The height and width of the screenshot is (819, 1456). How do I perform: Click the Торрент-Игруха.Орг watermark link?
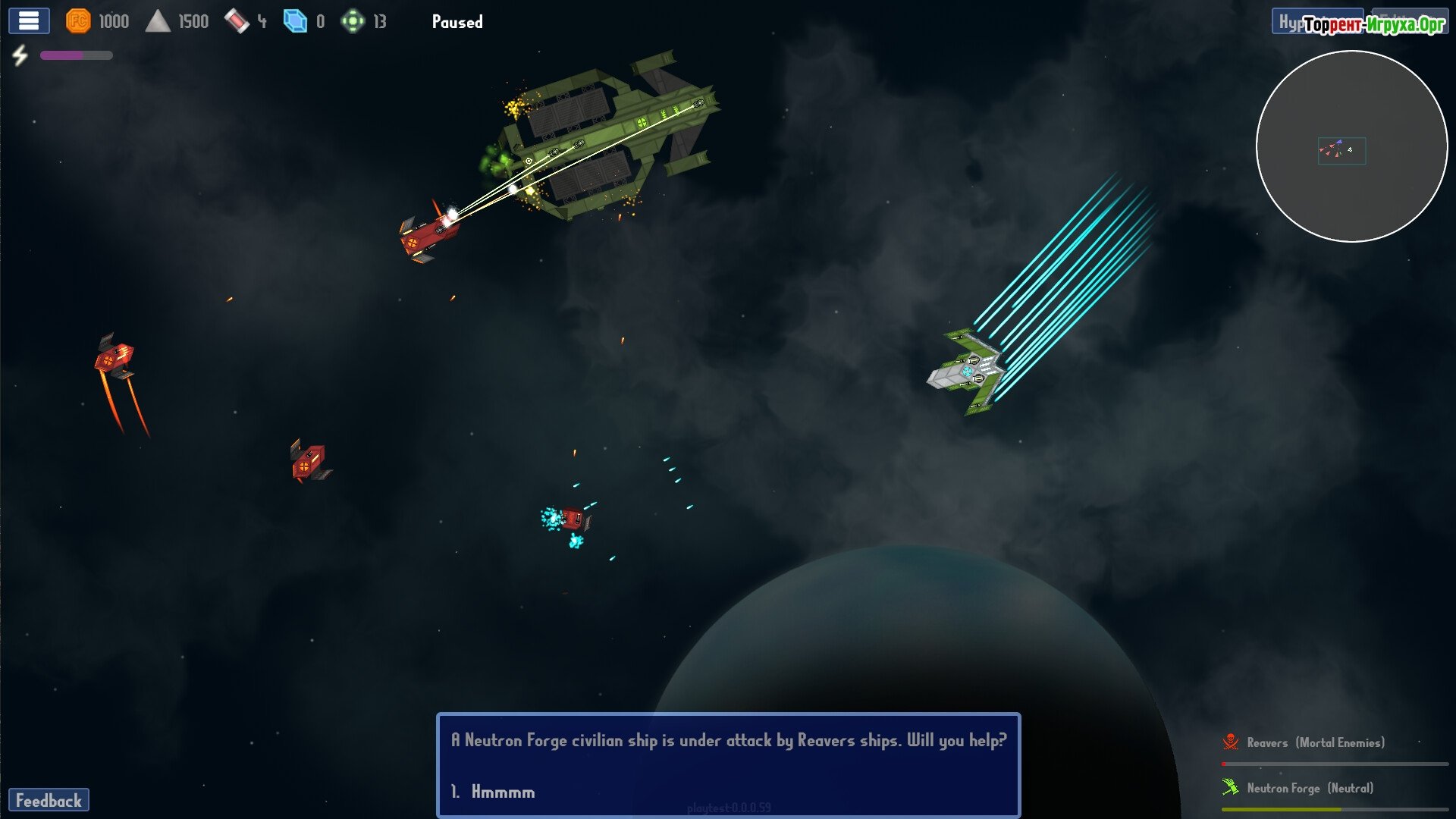[x=1374, y=25]
